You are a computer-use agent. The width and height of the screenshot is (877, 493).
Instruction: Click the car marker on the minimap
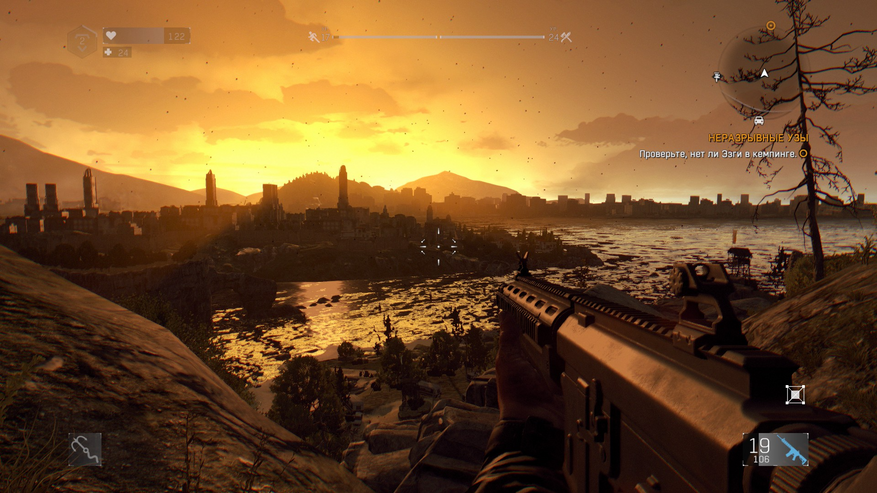point(759,120)
